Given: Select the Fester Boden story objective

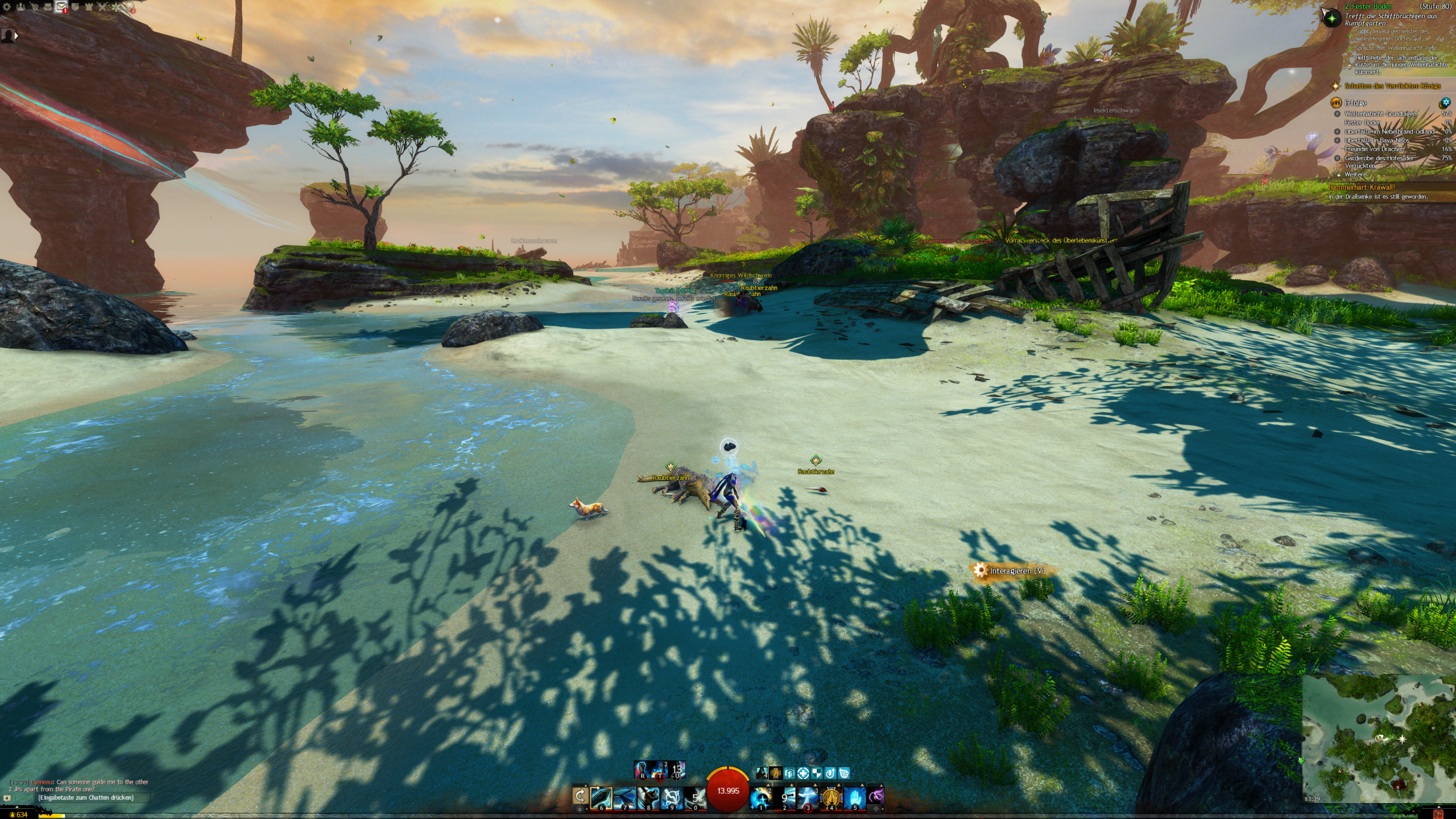Looking at the screenshot, I should coord(1368,6).
